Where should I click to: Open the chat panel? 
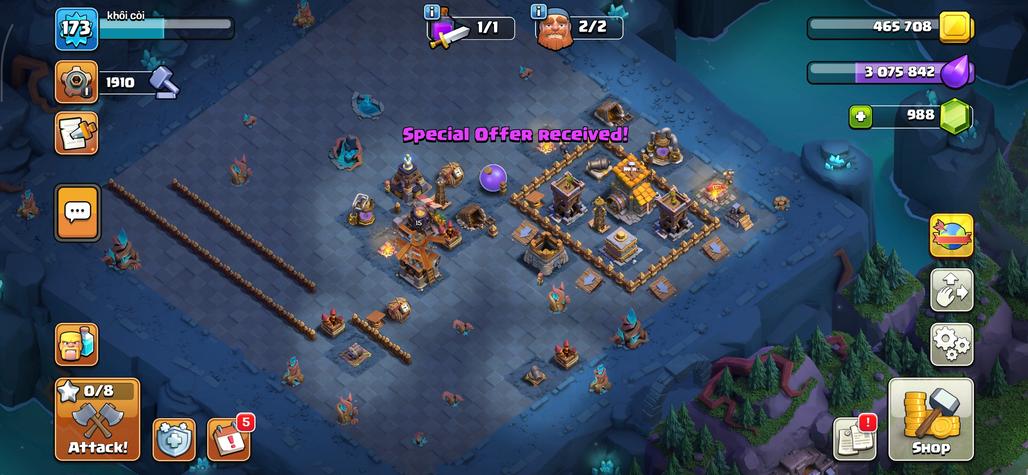point(77,212)
